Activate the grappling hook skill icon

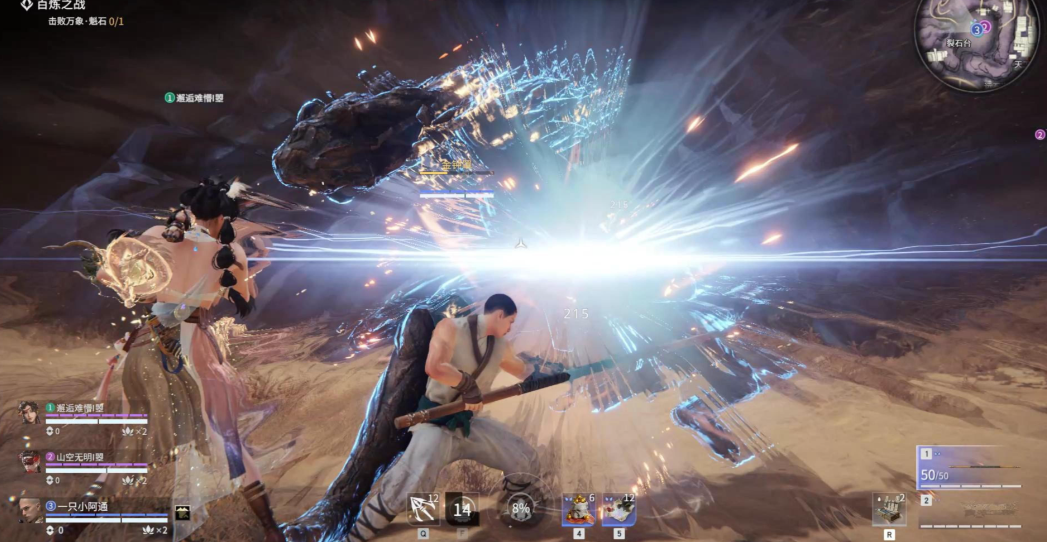coord(423,509)
